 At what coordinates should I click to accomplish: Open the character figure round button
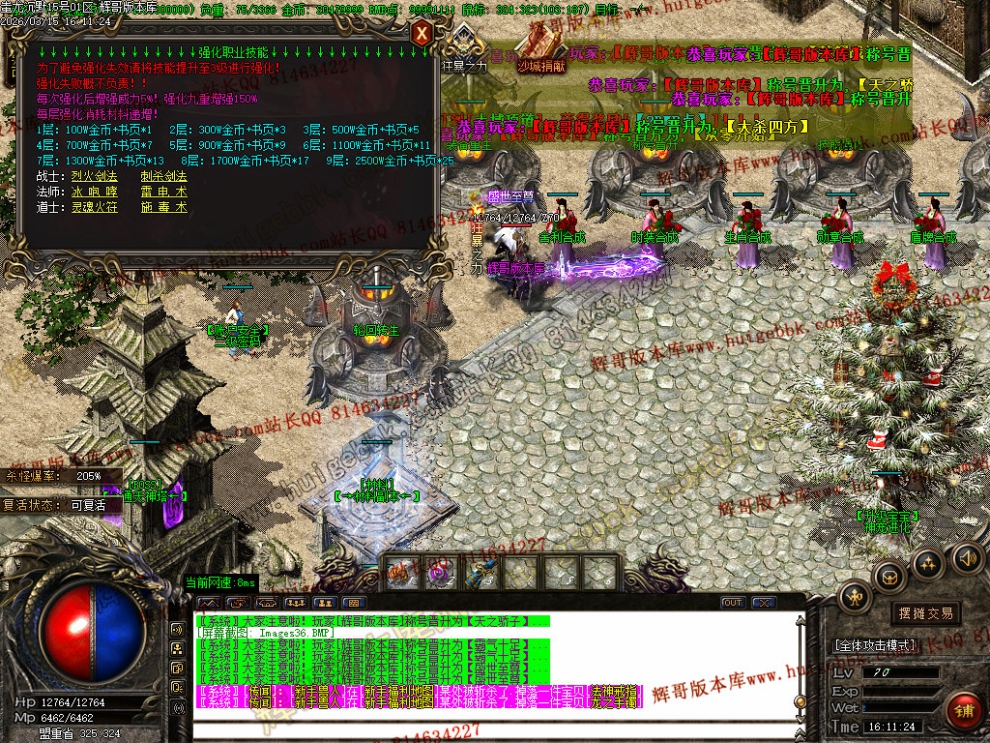point(854,597)
